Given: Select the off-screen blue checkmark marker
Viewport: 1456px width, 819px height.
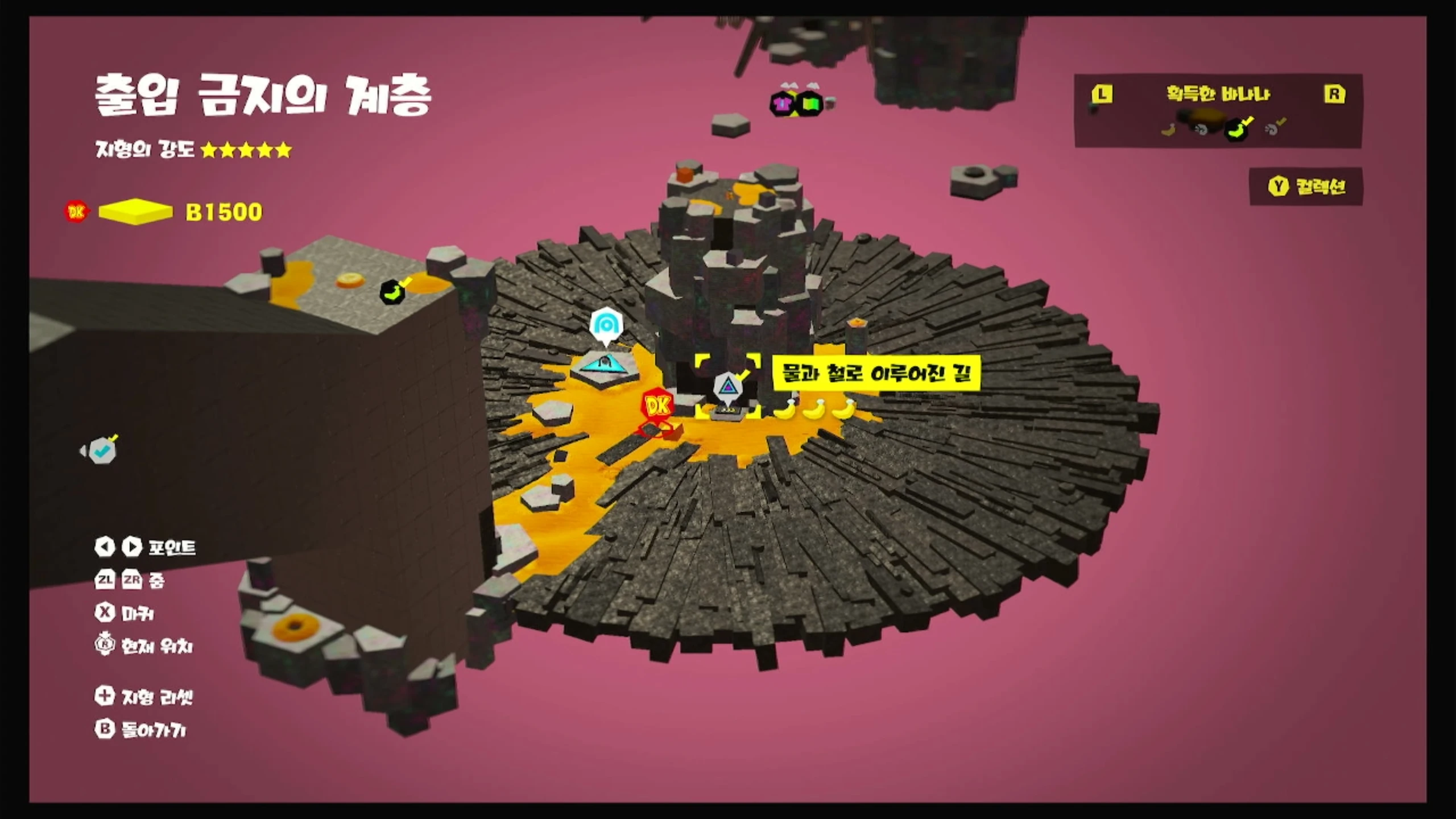Looking at the screenshot, I should coord(102,451).
